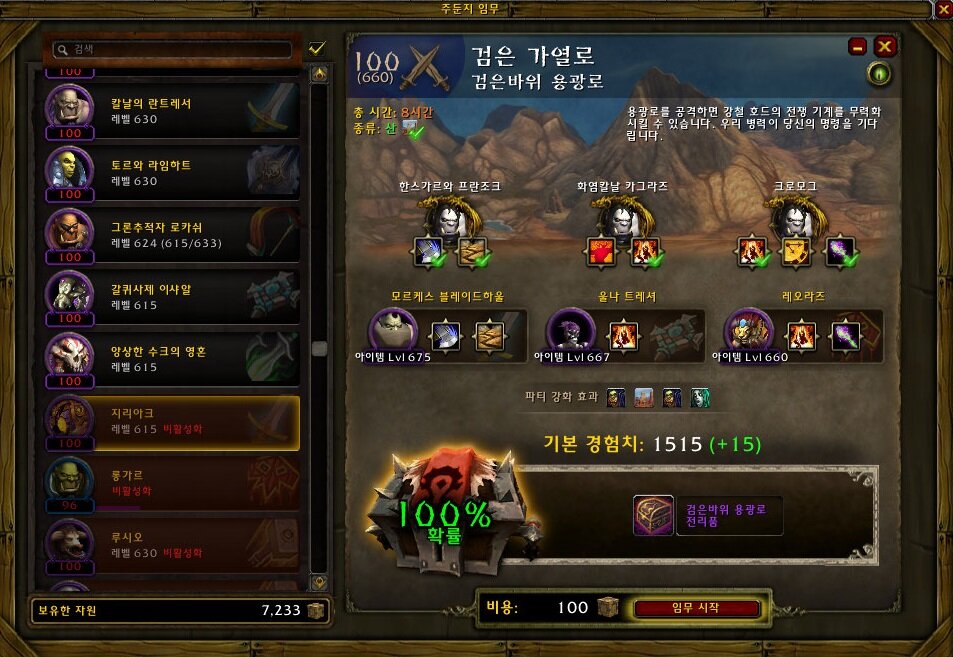Screen dimensions: 953x657
Task: Minimize the mission panel
Action: click(x=858, y=46)
